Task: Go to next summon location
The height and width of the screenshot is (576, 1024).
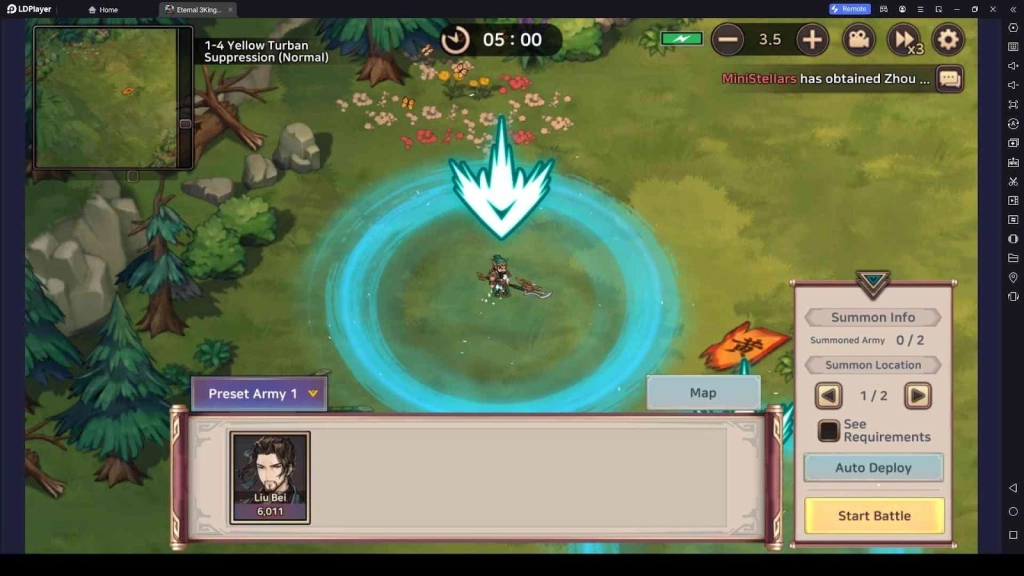Action: tap(917, 396)
